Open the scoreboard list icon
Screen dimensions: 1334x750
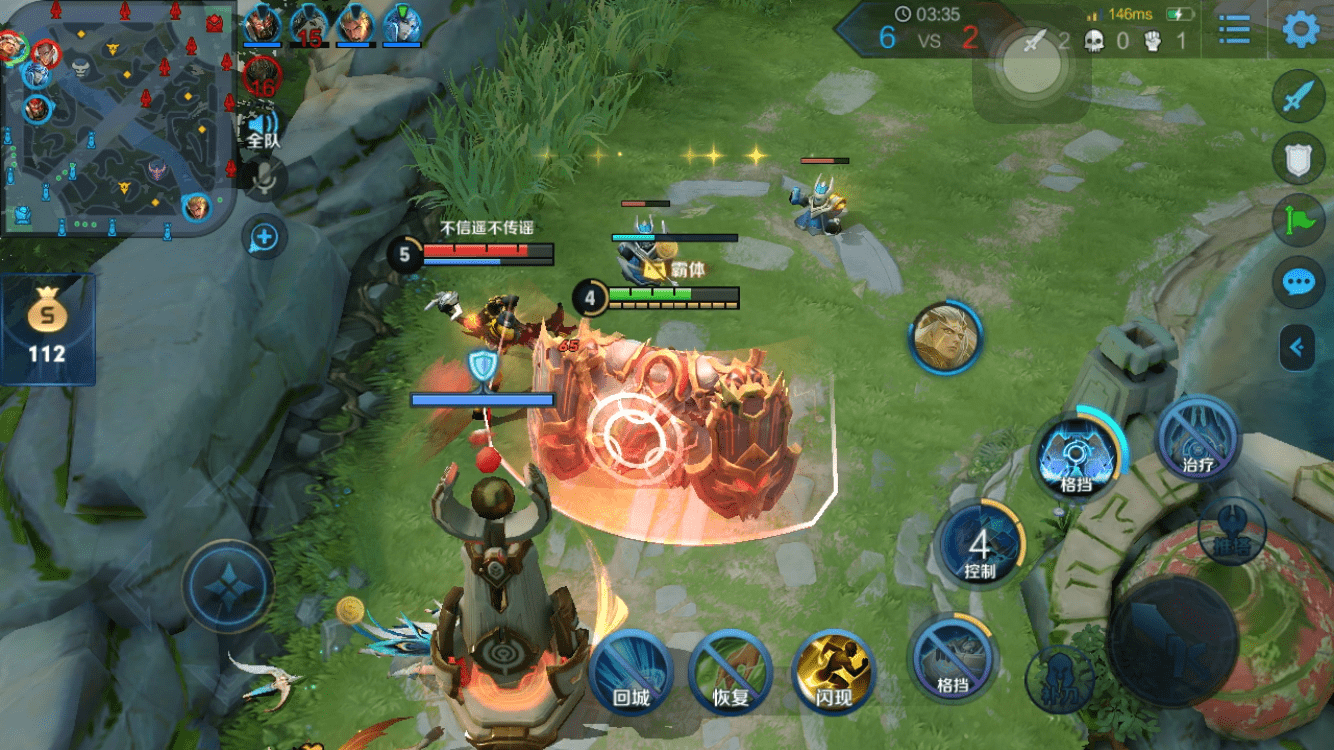coord(1235,29)
